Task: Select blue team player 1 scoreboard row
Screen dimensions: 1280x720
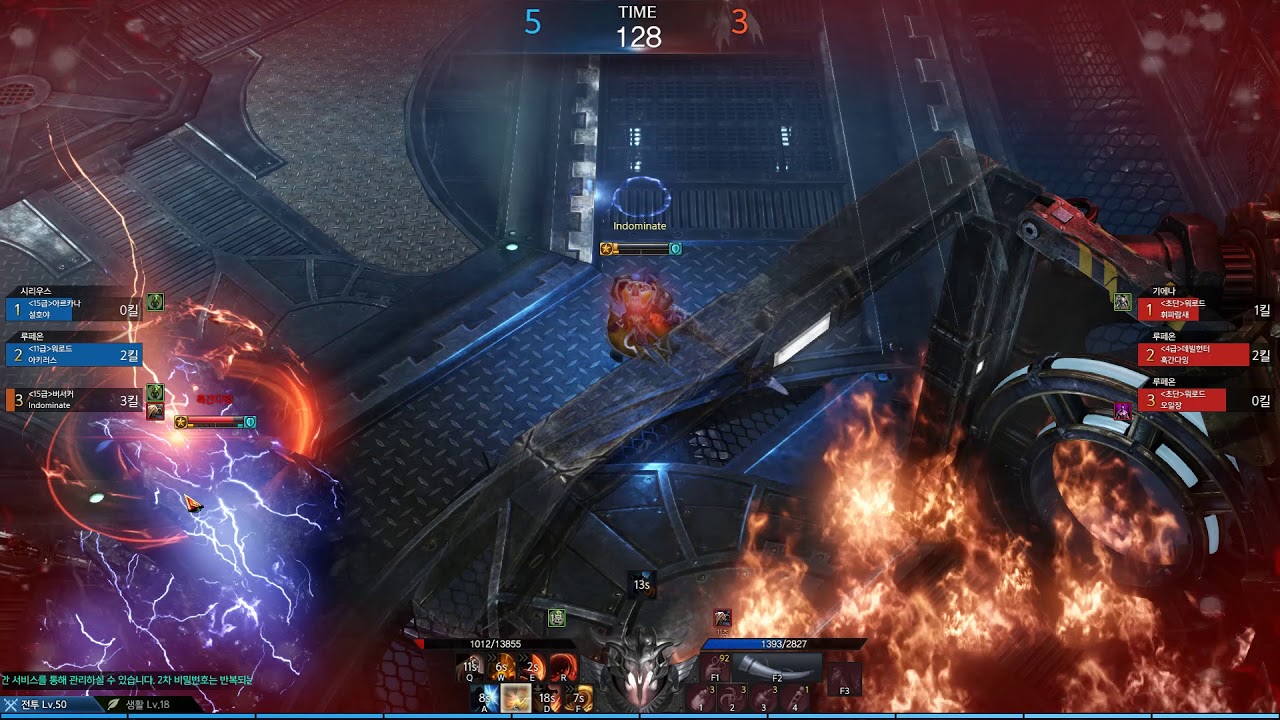Action: coord(74,309)
